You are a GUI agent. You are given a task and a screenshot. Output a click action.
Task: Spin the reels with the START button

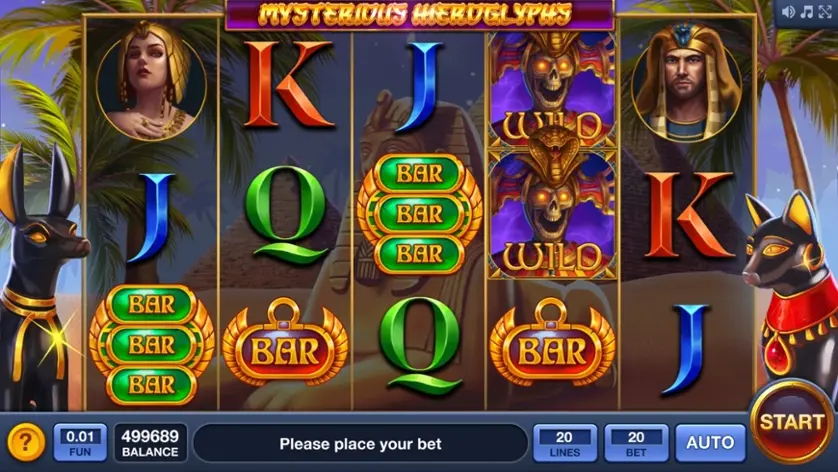pos(791,421)
